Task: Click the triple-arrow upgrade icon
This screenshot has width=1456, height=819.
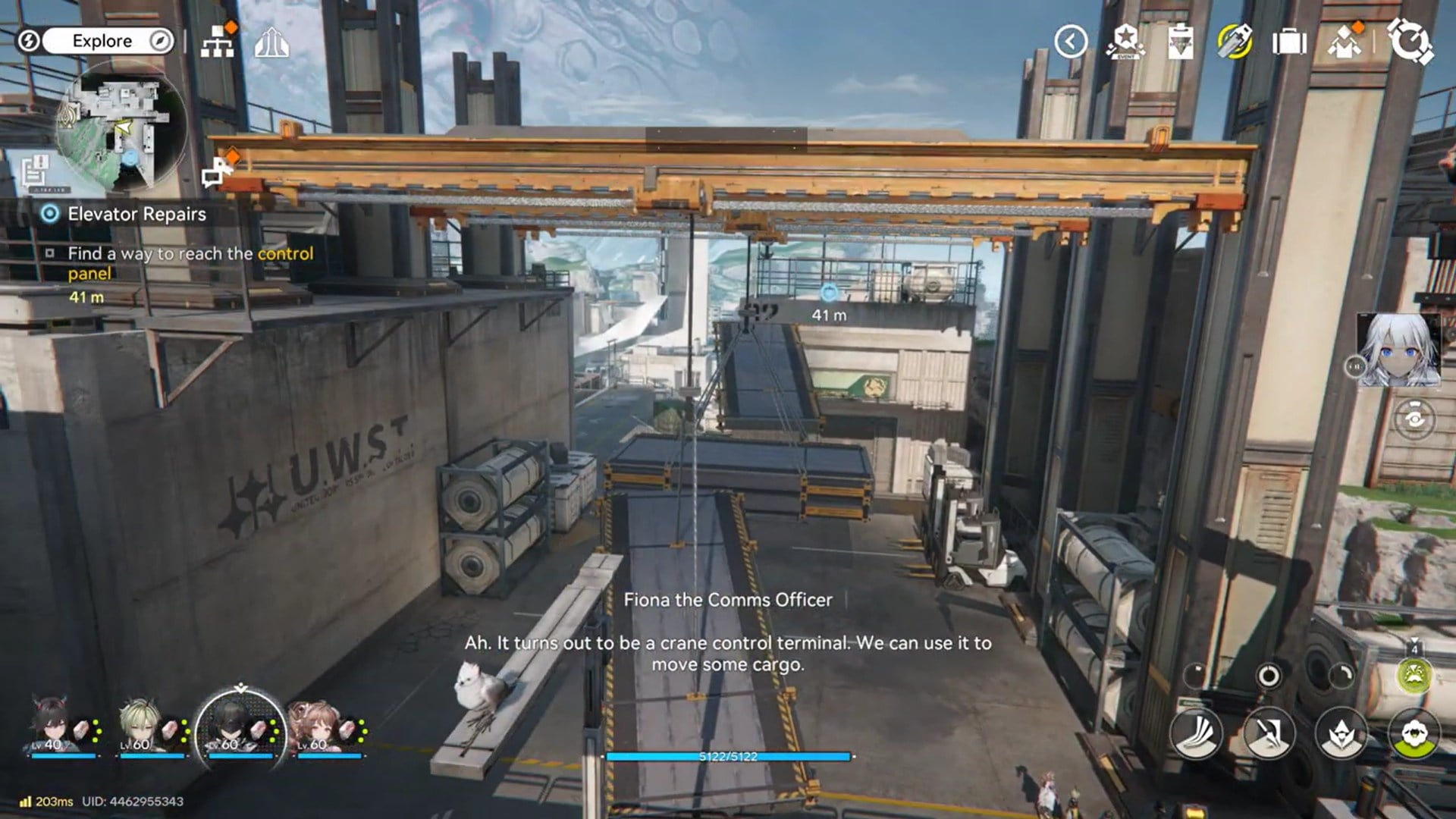Action: pos(271,43)
